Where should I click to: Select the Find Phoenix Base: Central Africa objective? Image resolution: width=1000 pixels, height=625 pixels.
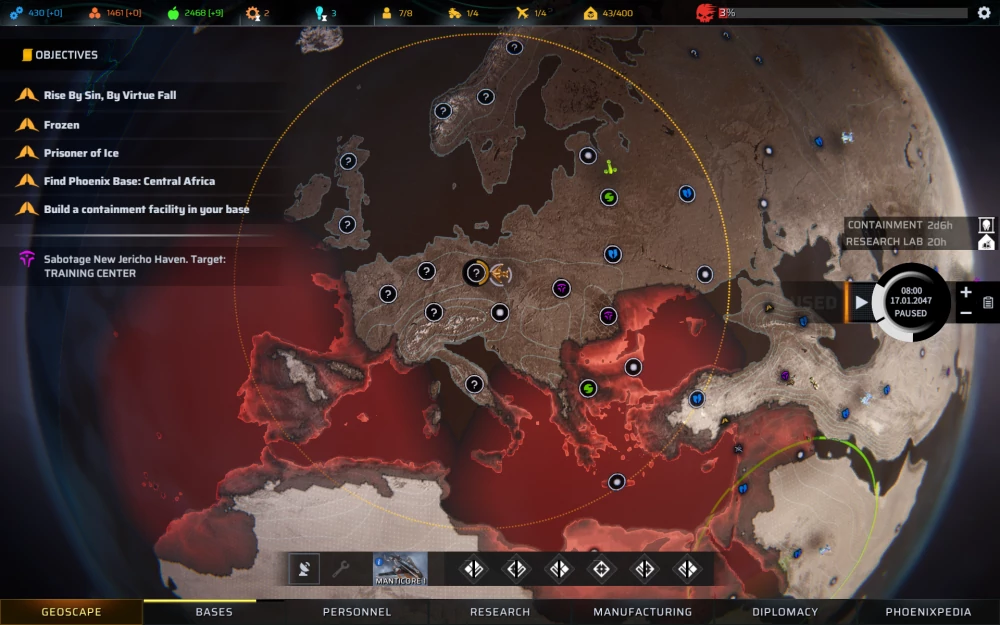click(129, 181)
